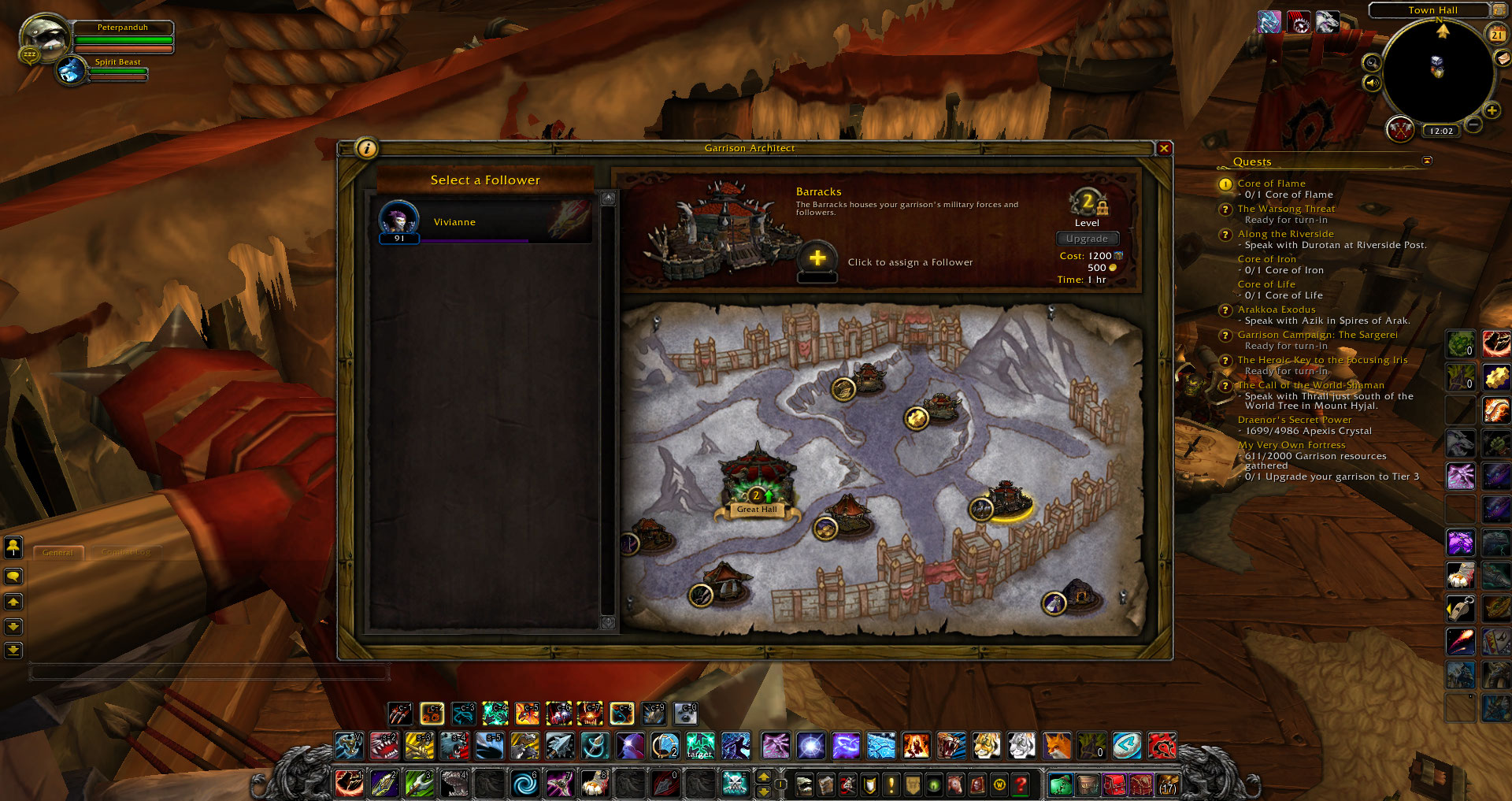Image resolution: width=1512 pixels, height=801 pixels.
Task: Close the Garrison Architect window
Action: tap(1164, 148)
